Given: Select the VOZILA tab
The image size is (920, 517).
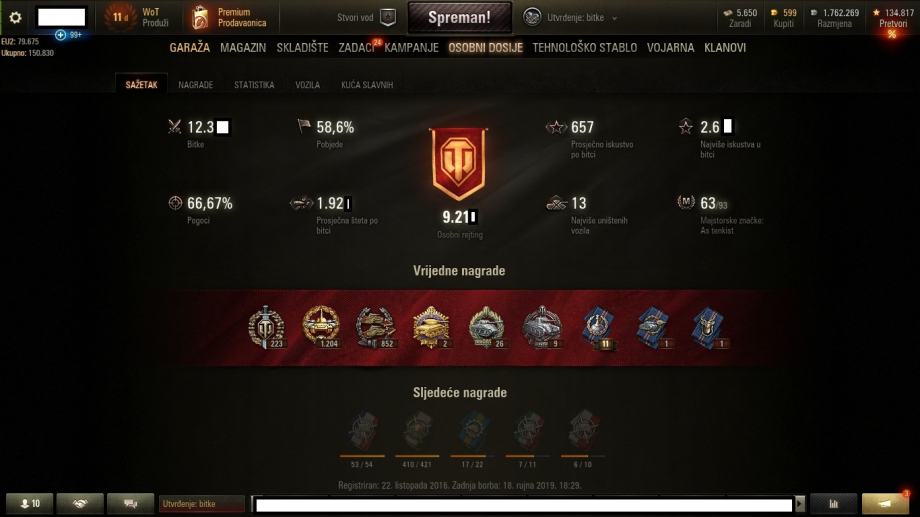Looking at the screenshot, I should 307,85.
